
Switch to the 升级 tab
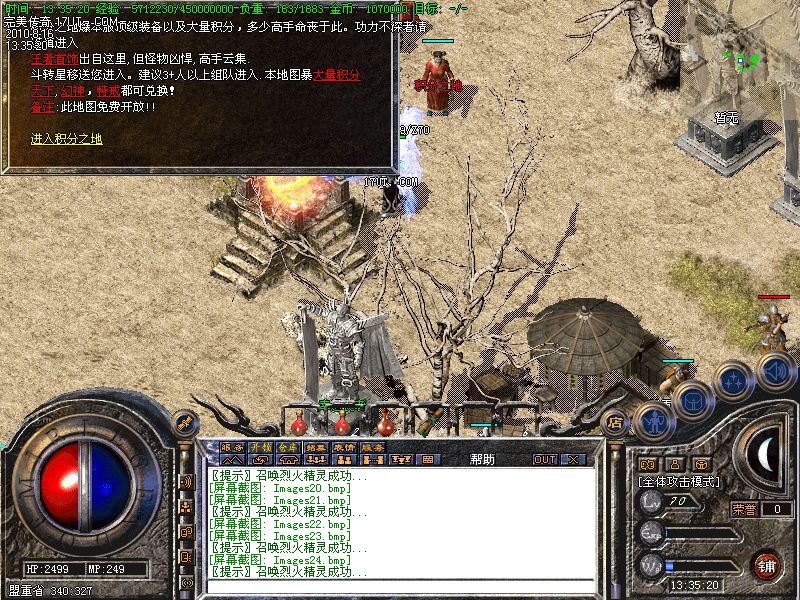[260, 447]
